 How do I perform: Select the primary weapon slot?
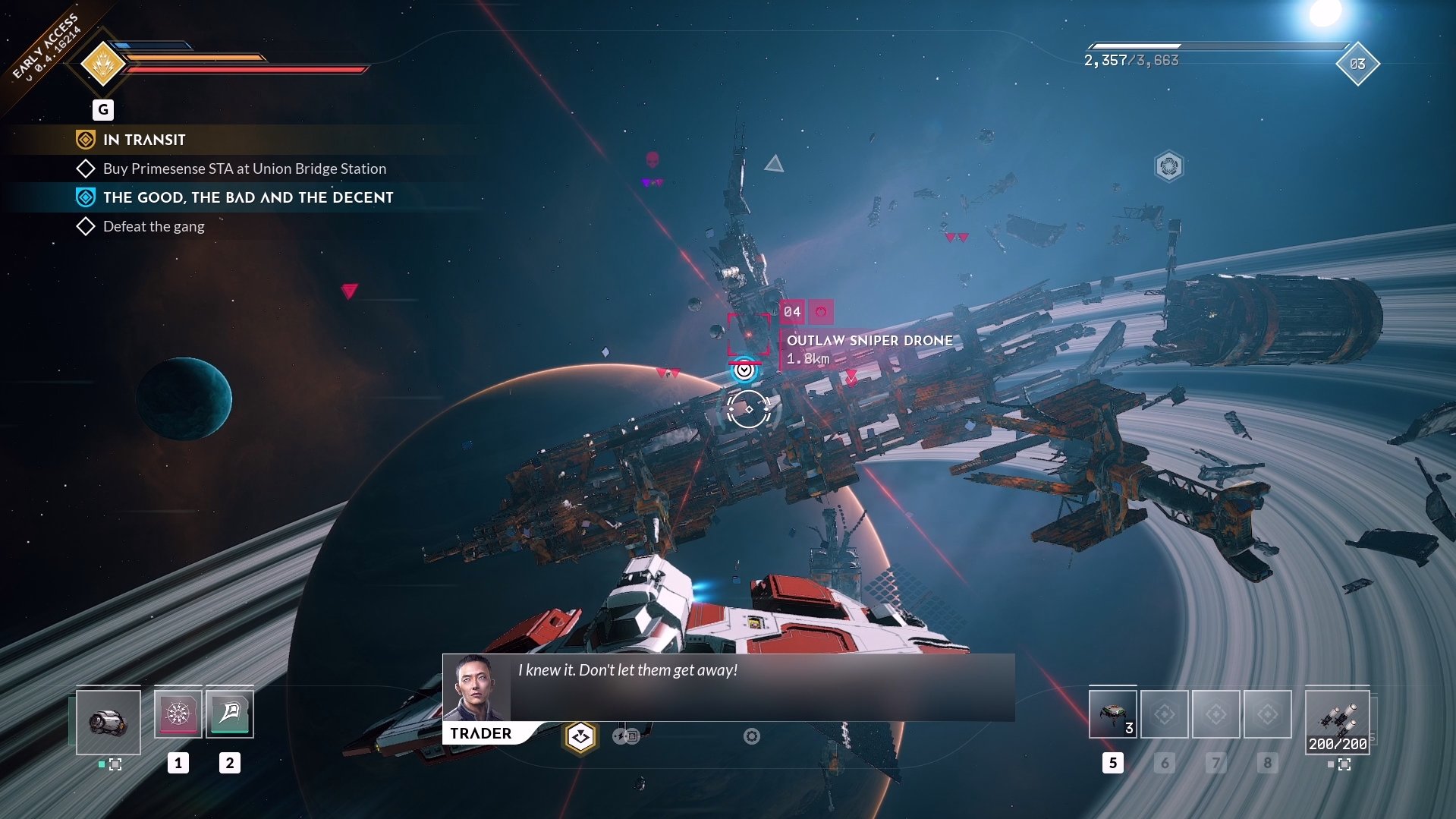(108, 722)
